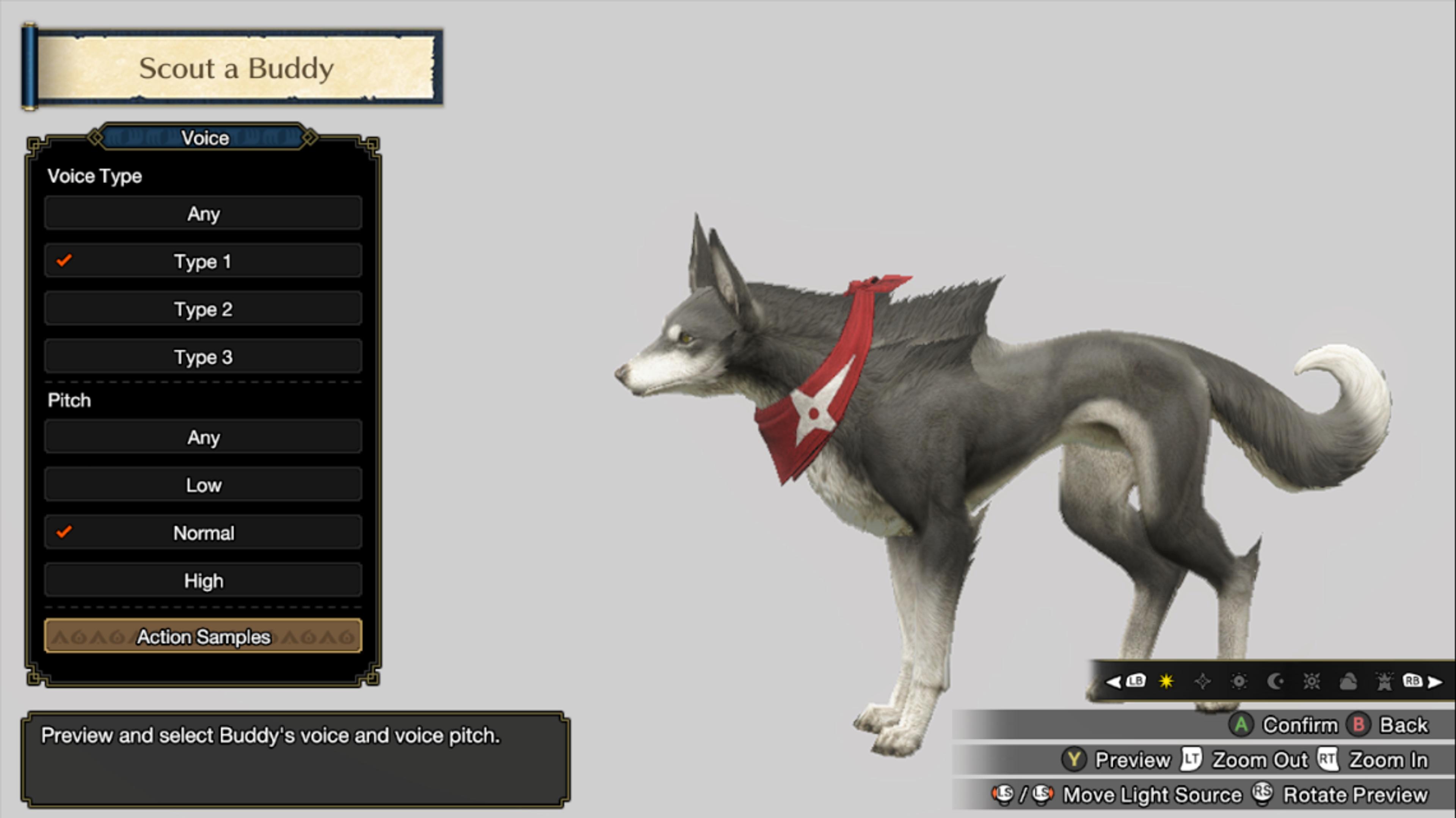Open the Action Samples button

point(203,636)
